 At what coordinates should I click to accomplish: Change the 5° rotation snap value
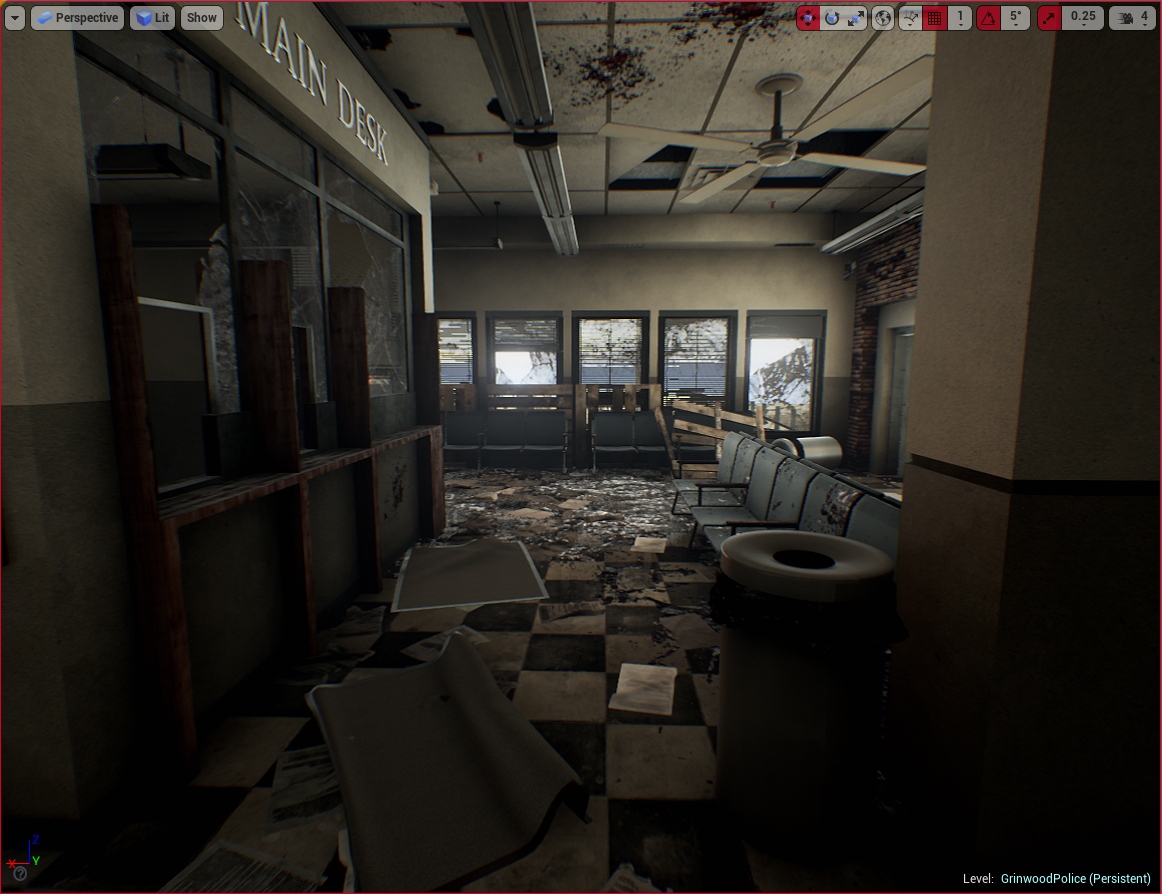tap(1015, 18)
